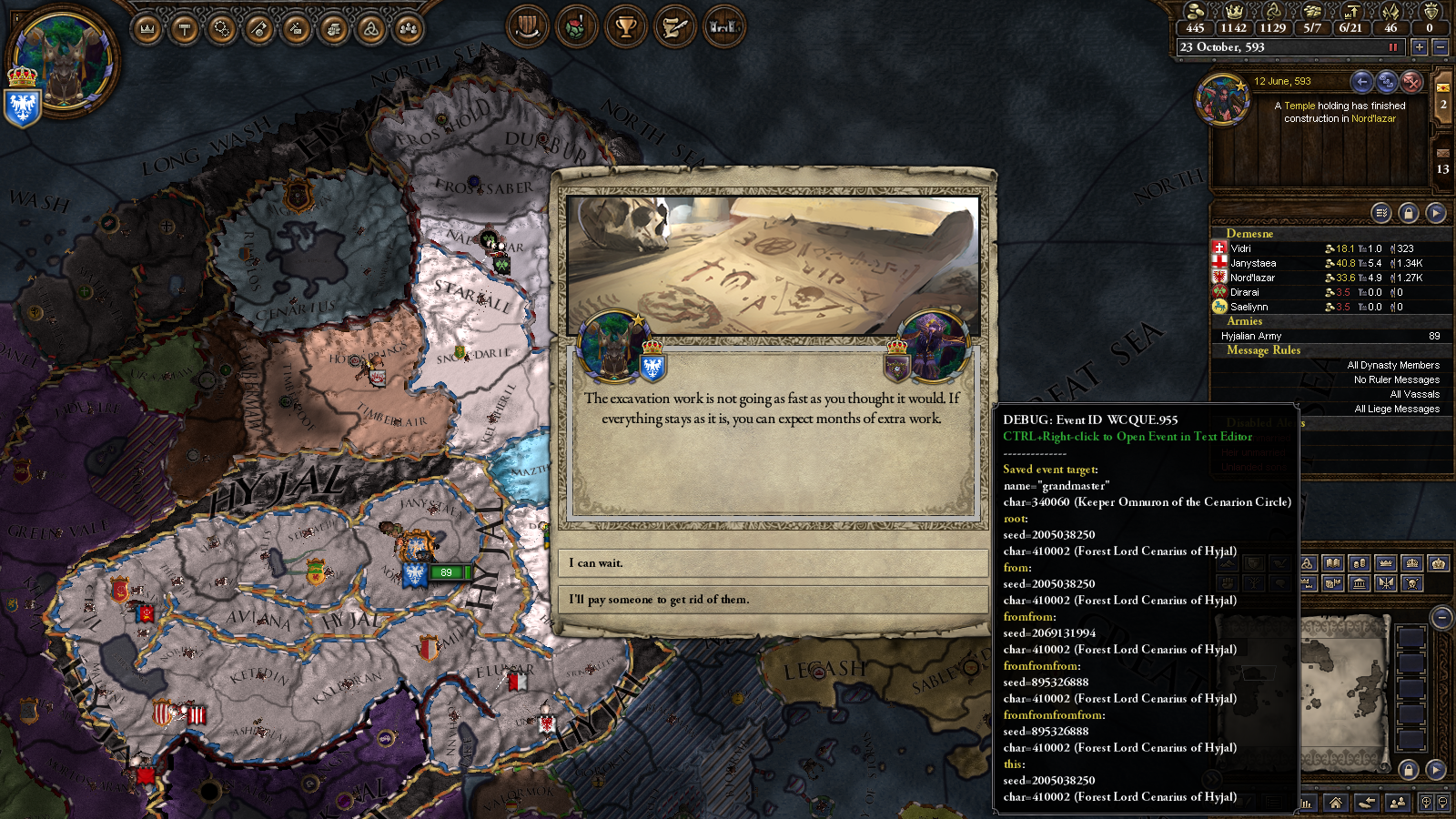The height and width of the screenshot is (819, 1456).
Task: Open the crown realm tab
Action: (x=147, y=29)
